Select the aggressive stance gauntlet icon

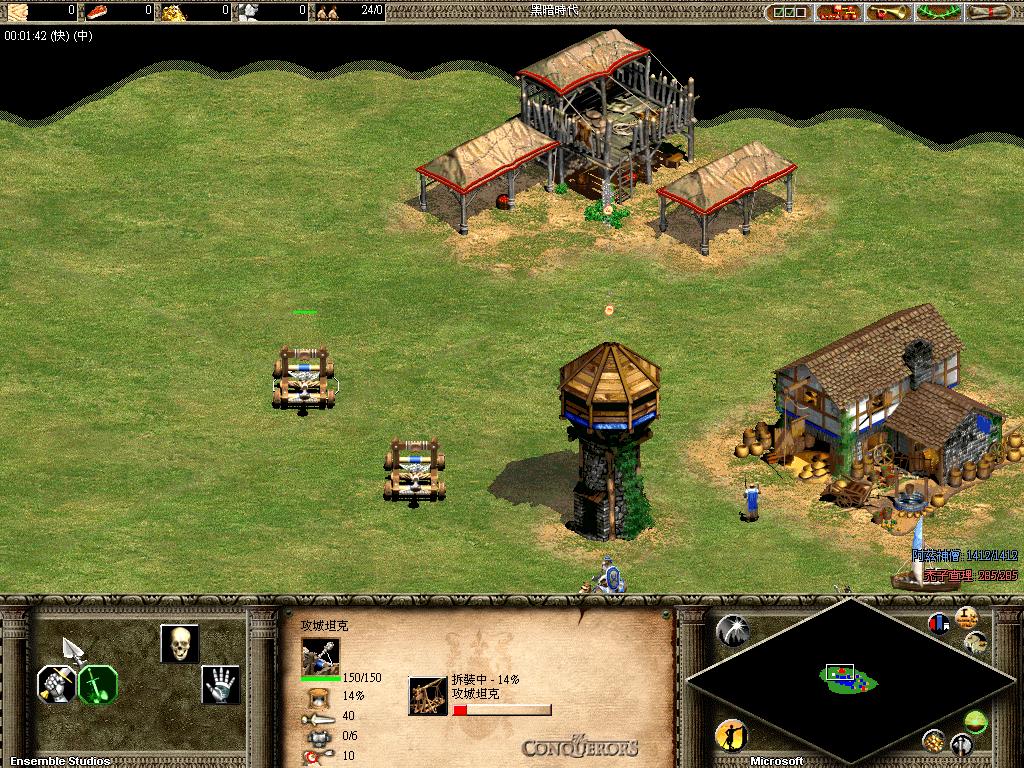57,684
